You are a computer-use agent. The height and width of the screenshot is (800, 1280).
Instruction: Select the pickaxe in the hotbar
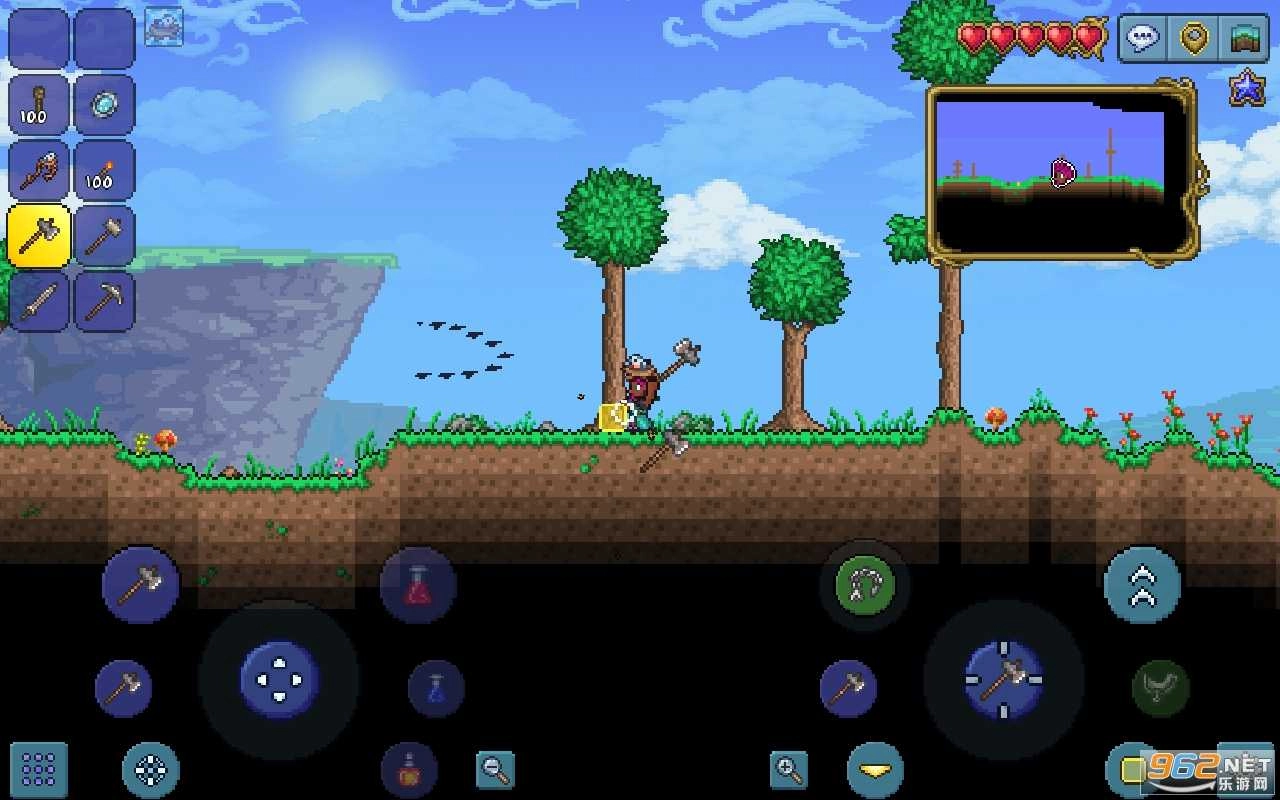coord(105,300)
